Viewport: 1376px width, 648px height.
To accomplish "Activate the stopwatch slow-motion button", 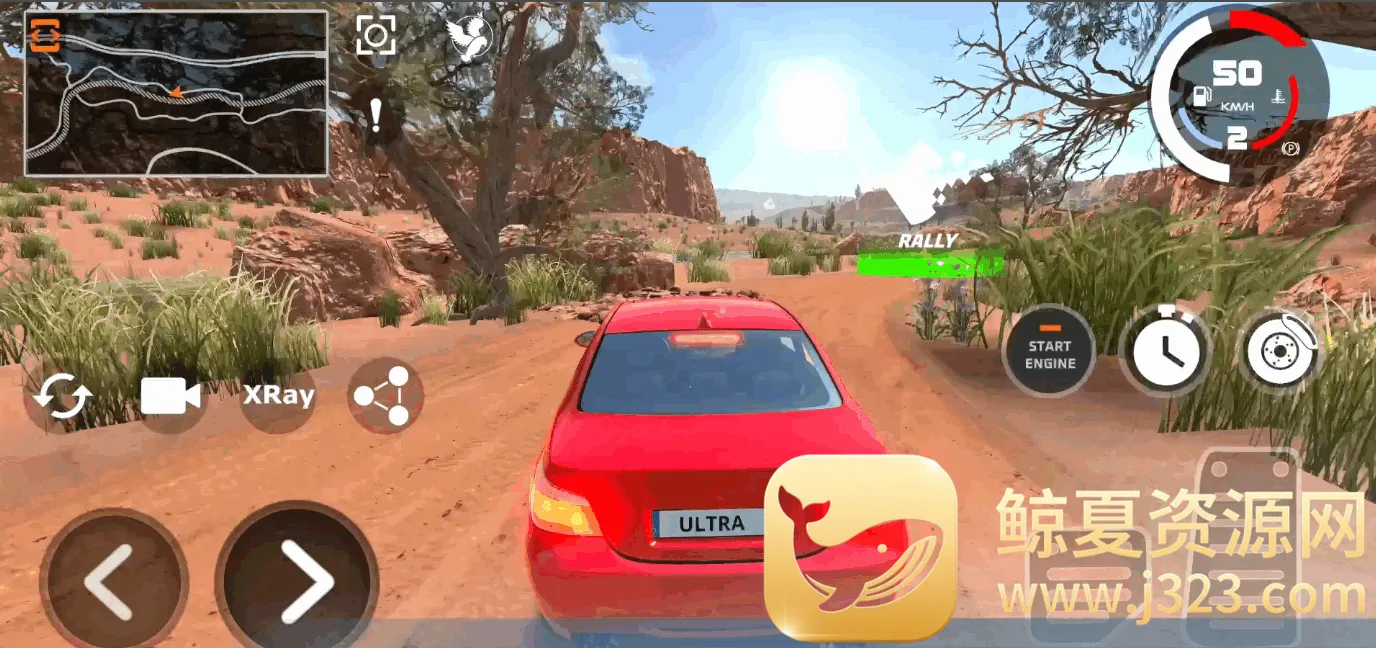I will pos(1166,350).
